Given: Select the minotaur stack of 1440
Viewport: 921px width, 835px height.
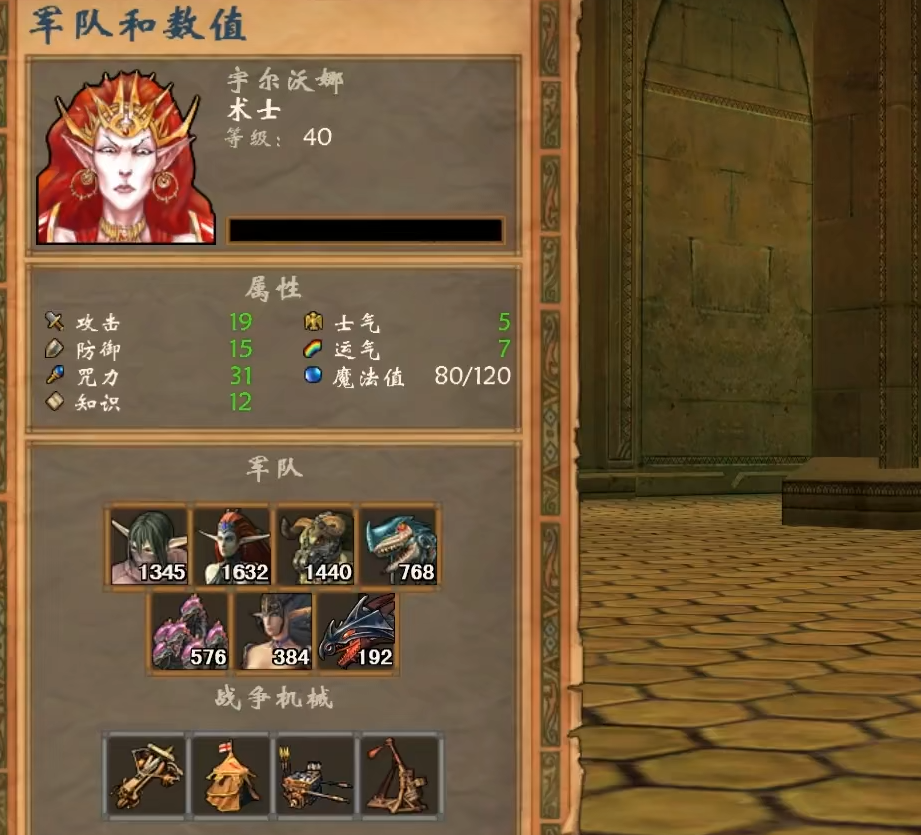Looking at the screenshot, I should (315, 546).
